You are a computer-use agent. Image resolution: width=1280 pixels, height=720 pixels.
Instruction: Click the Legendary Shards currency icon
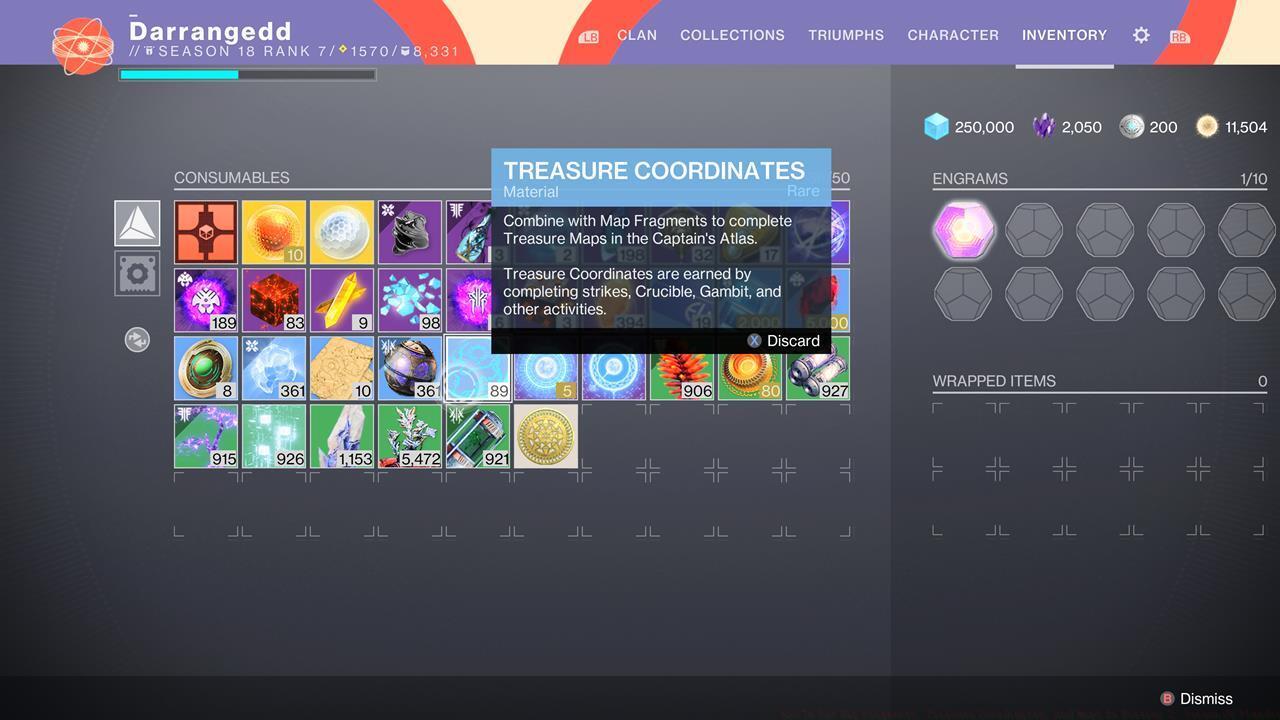tap(1045, 126)
